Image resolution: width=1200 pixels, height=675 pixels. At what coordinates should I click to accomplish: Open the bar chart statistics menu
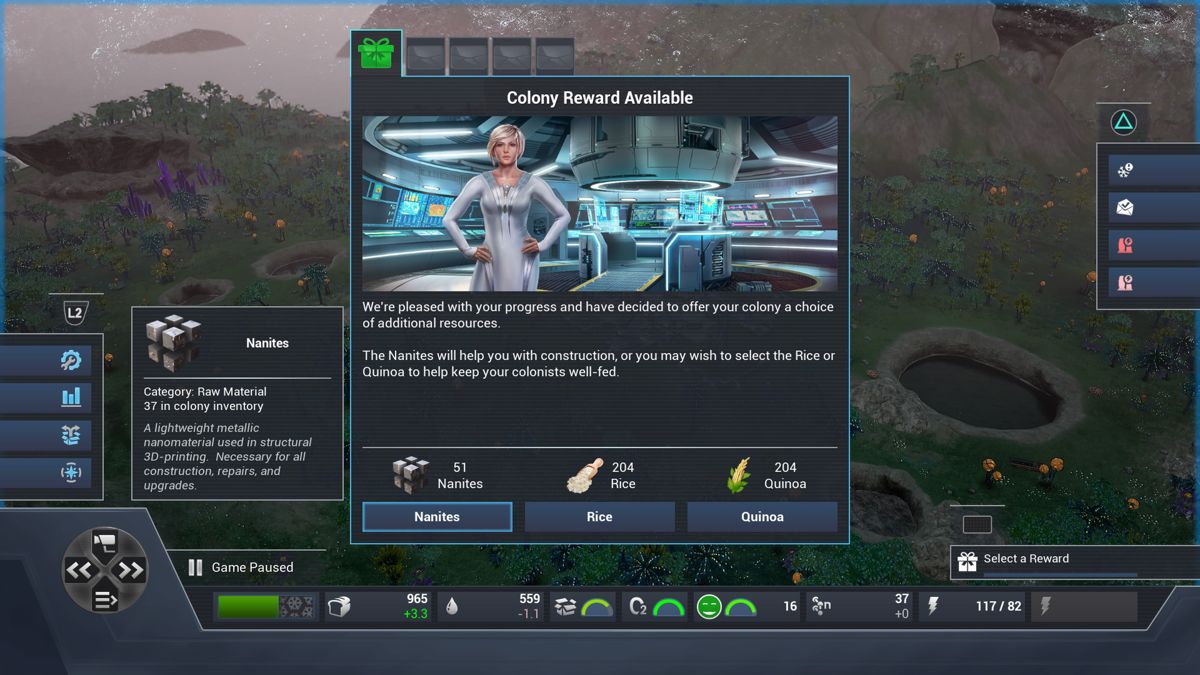pos(70,397)
